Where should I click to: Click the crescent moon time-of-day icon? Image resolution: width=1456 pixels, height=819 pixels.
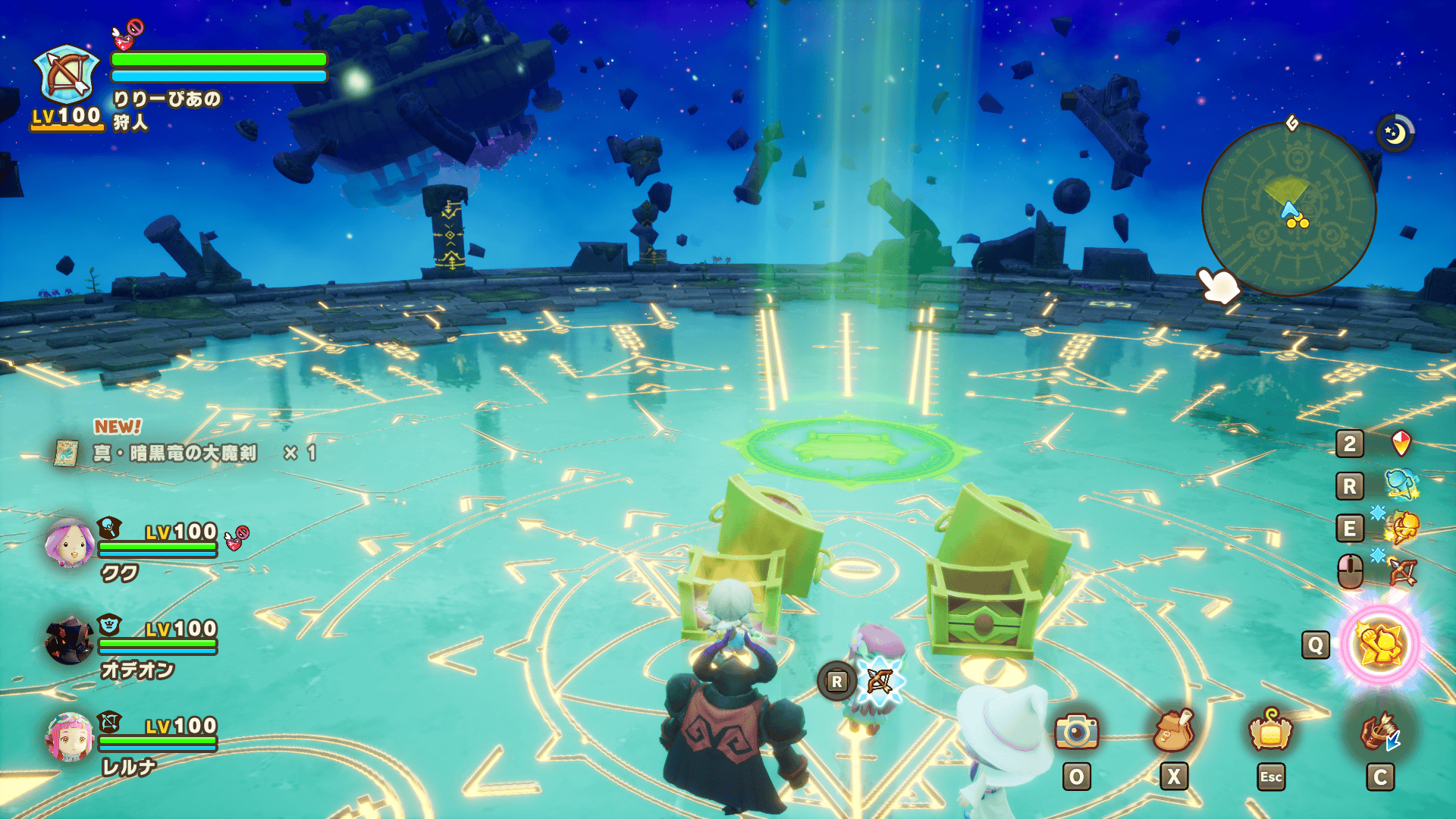pyautogui.click(x=1395, y=133)
